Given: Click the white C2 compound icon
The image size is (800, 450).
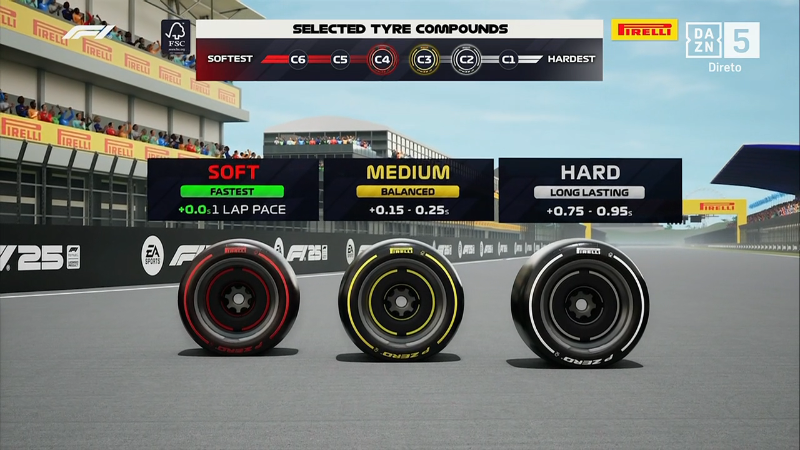Looking at the screenshot, I should coord(466,60).
